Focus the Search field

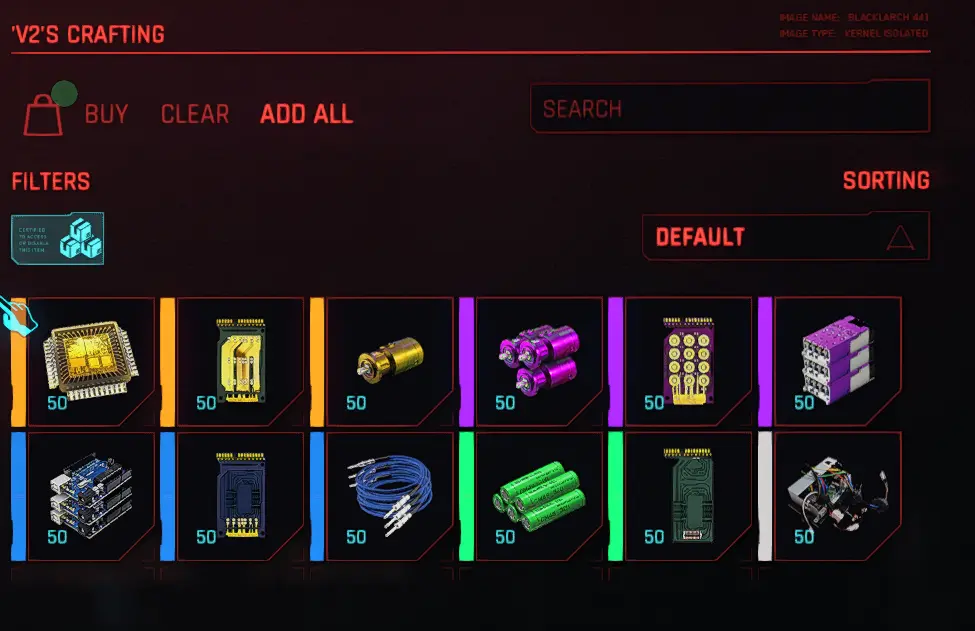point(729,108)
